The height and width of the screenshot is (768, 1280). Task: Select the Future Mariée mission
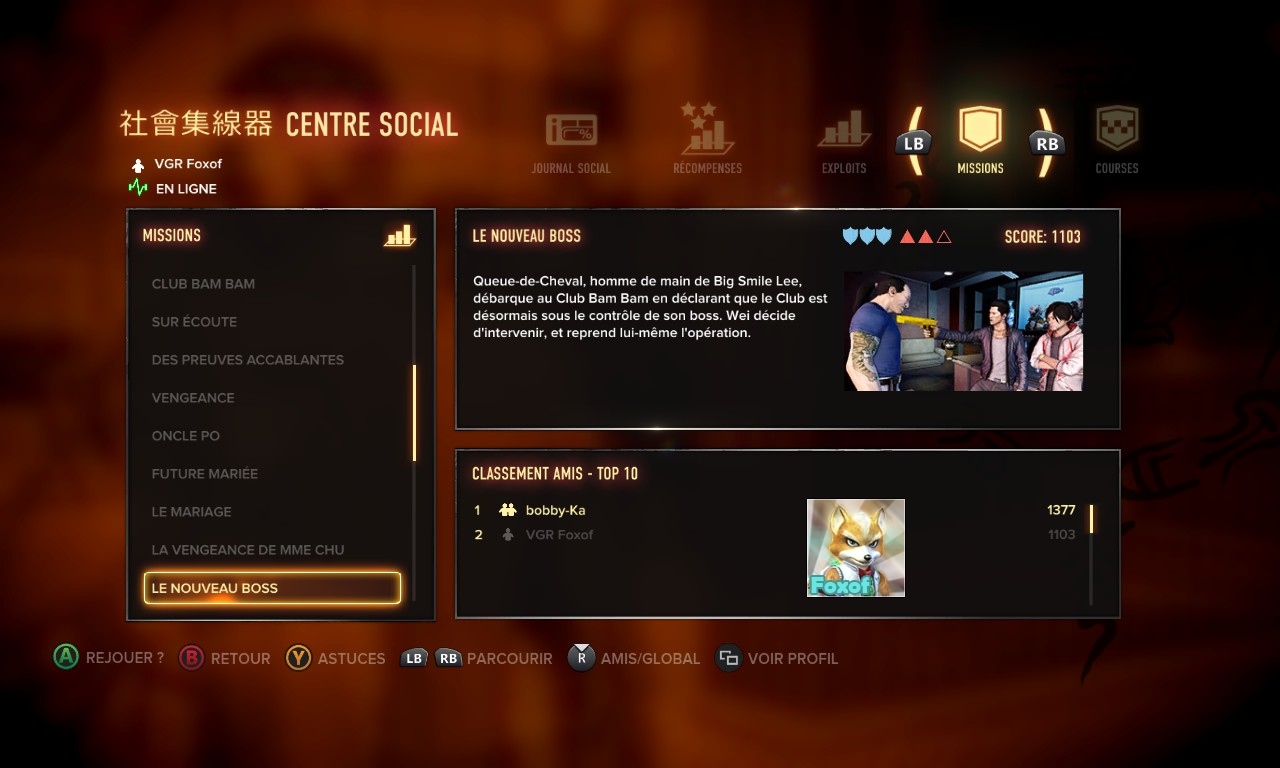pyautogui.click(x=205, y=474)
